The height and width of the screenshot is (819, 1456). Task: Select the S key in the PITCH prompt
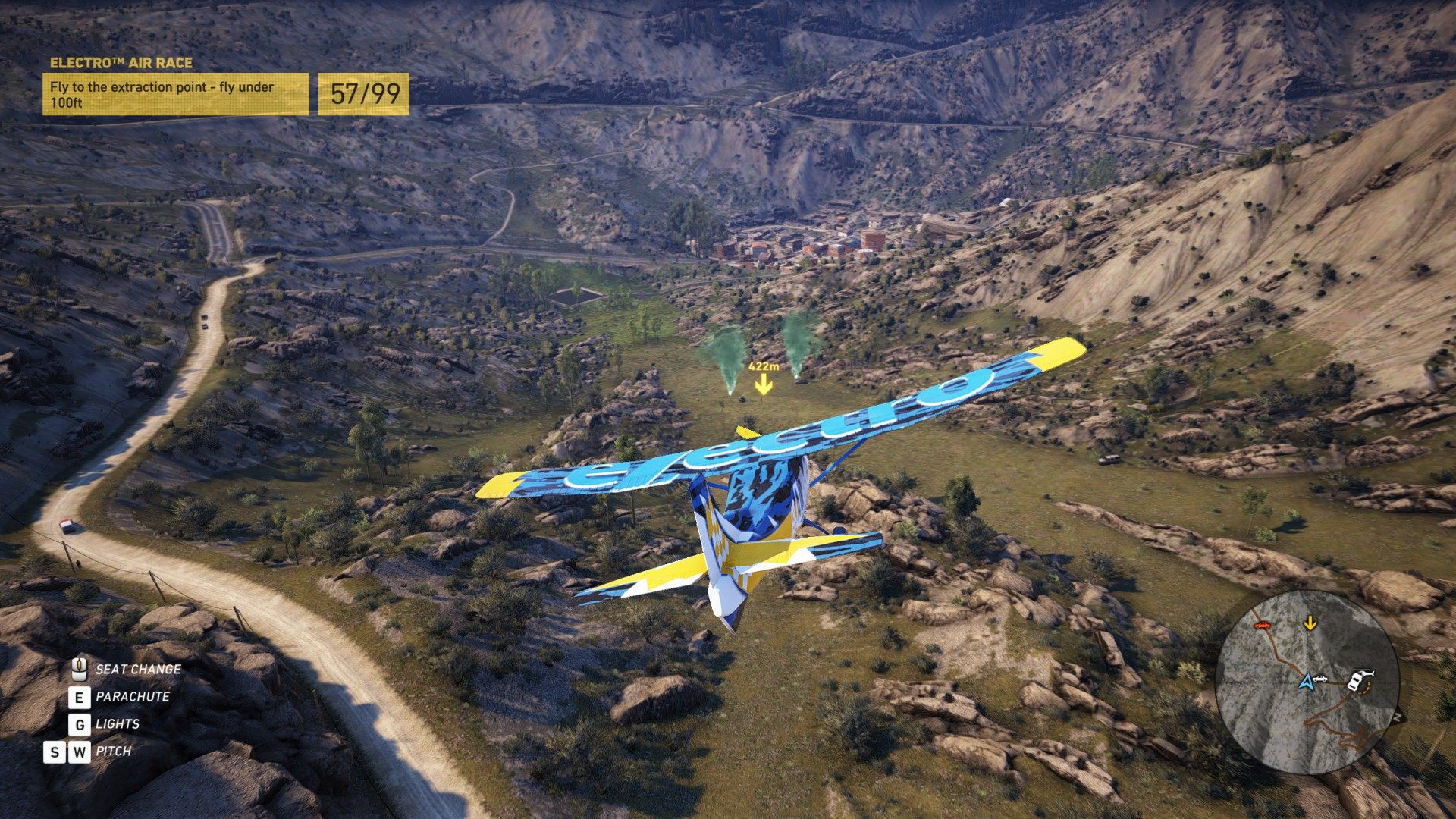(x=54, y=751)
